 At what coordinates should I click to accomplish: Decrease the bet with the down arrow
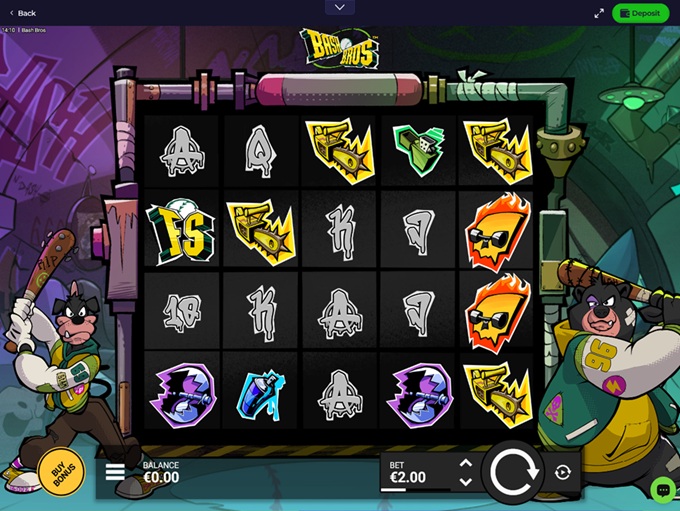(465, 480)
